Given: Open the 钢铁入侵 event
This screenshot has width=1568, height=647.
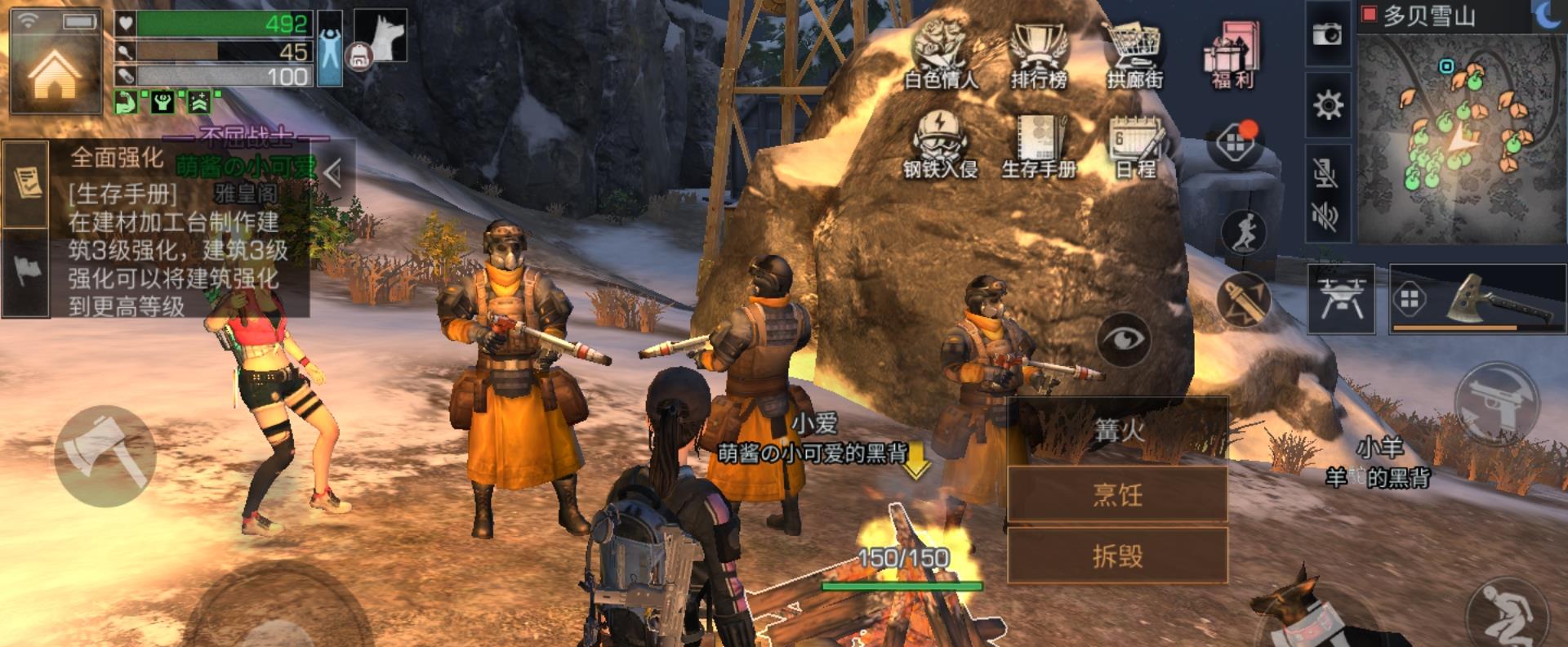Looking at the screenshot, I should point(940,145).
